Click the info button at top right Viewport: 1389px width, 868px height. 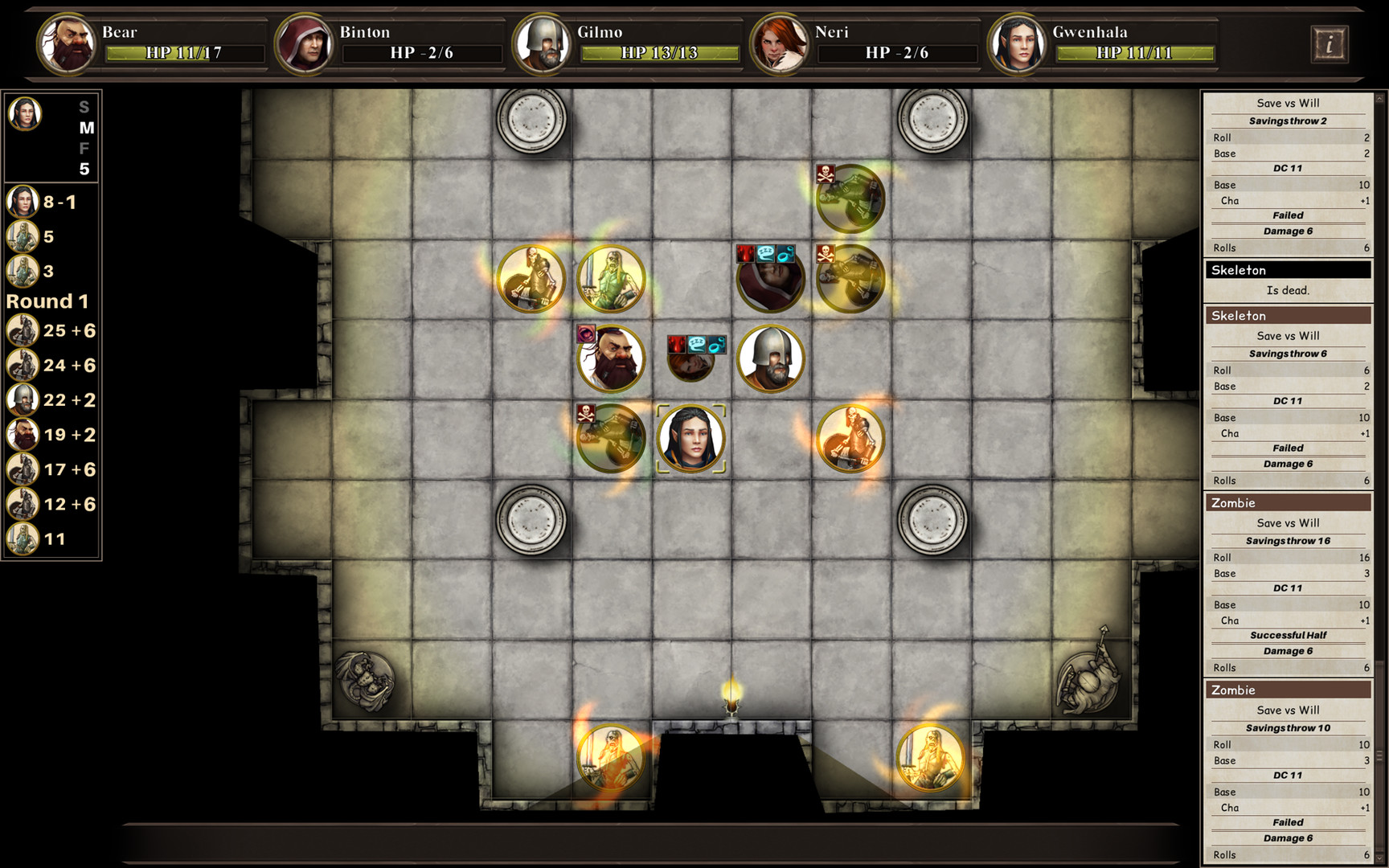pyautogui.click(x=1331, y=44)
